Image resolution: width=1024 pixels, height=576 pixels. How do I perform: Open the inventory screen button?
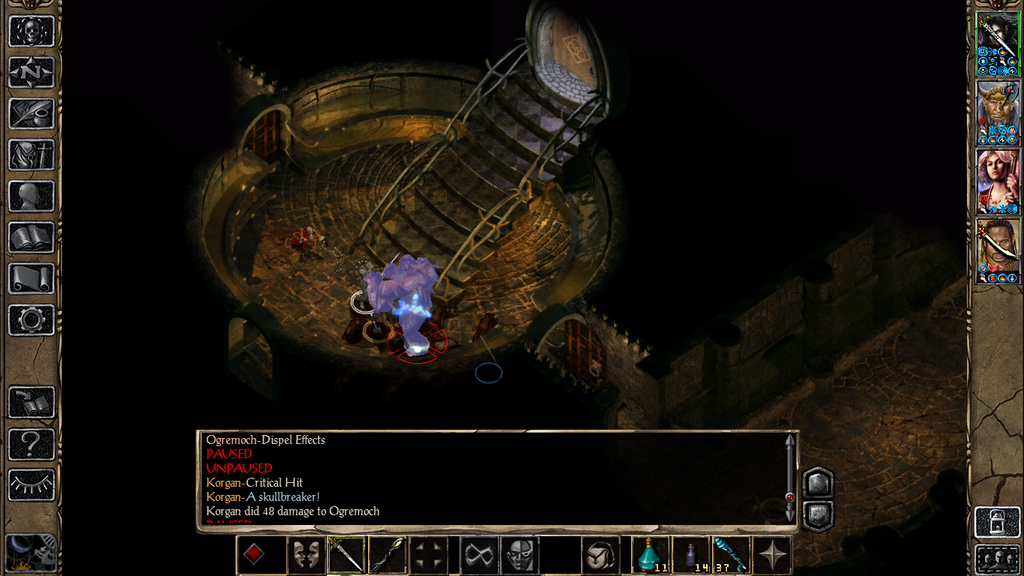click(31, 155)
